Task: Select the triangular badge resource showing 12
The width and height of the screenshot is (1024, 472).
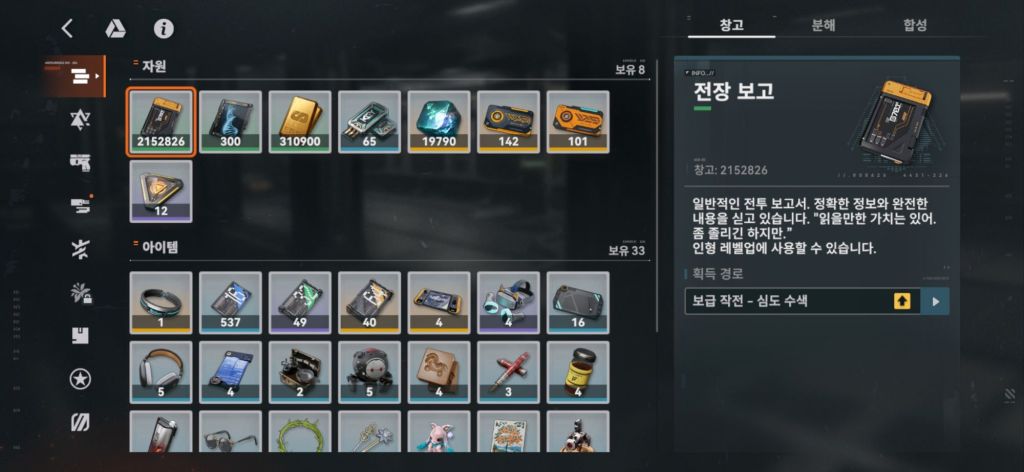Action: [x=161, y=190]
